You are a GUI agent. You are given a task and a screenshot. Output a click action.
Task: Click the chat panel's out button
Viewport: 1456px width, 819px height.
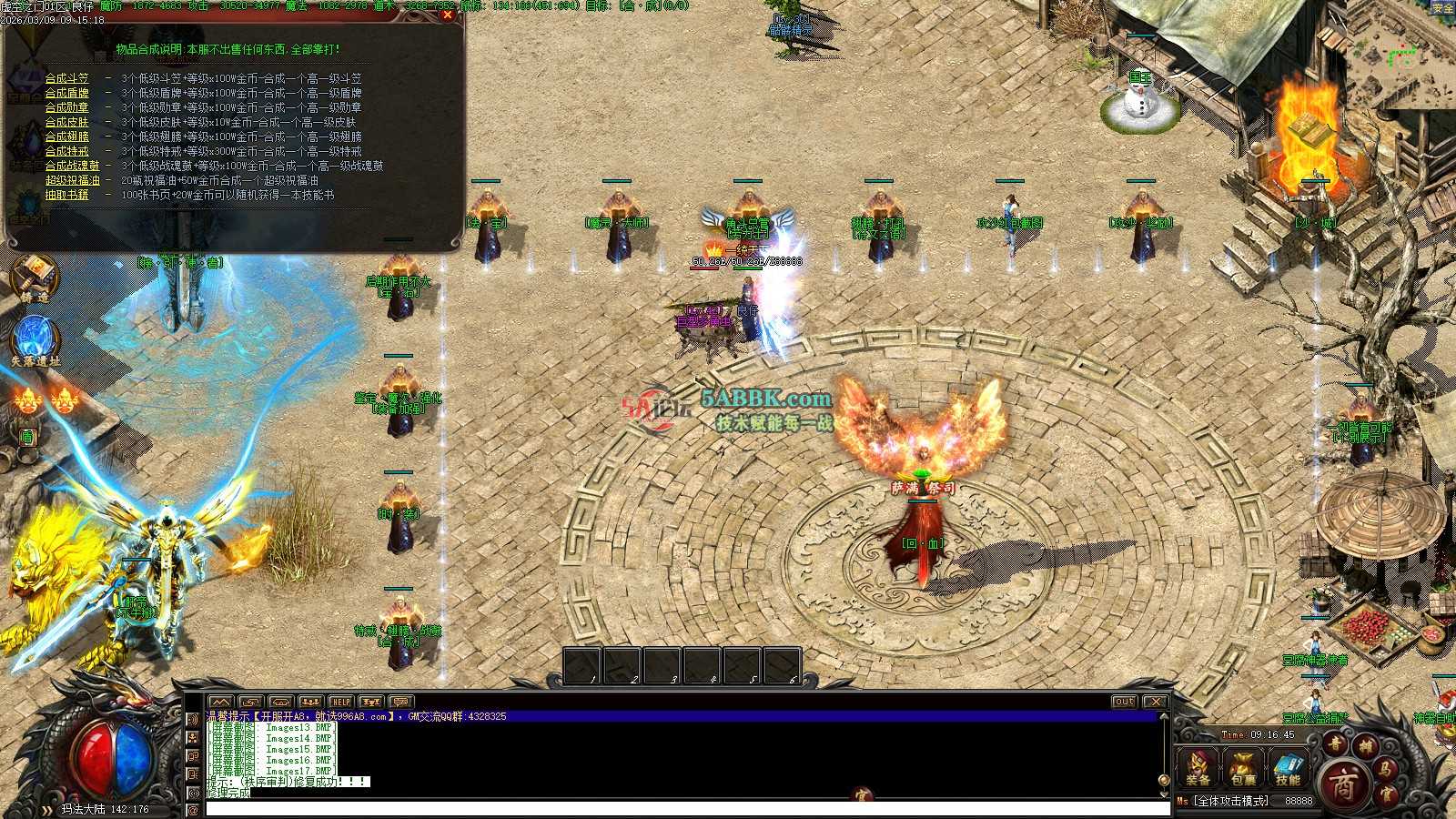coord(1125,702)
